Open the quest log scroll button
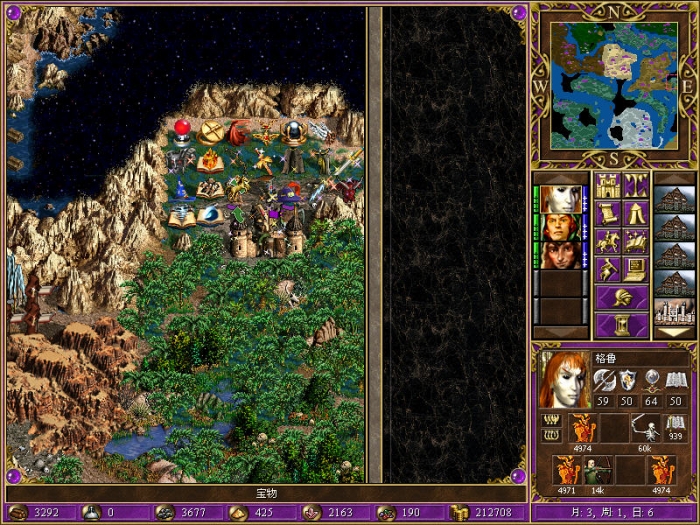700x525 pixels. coord(608,213)
